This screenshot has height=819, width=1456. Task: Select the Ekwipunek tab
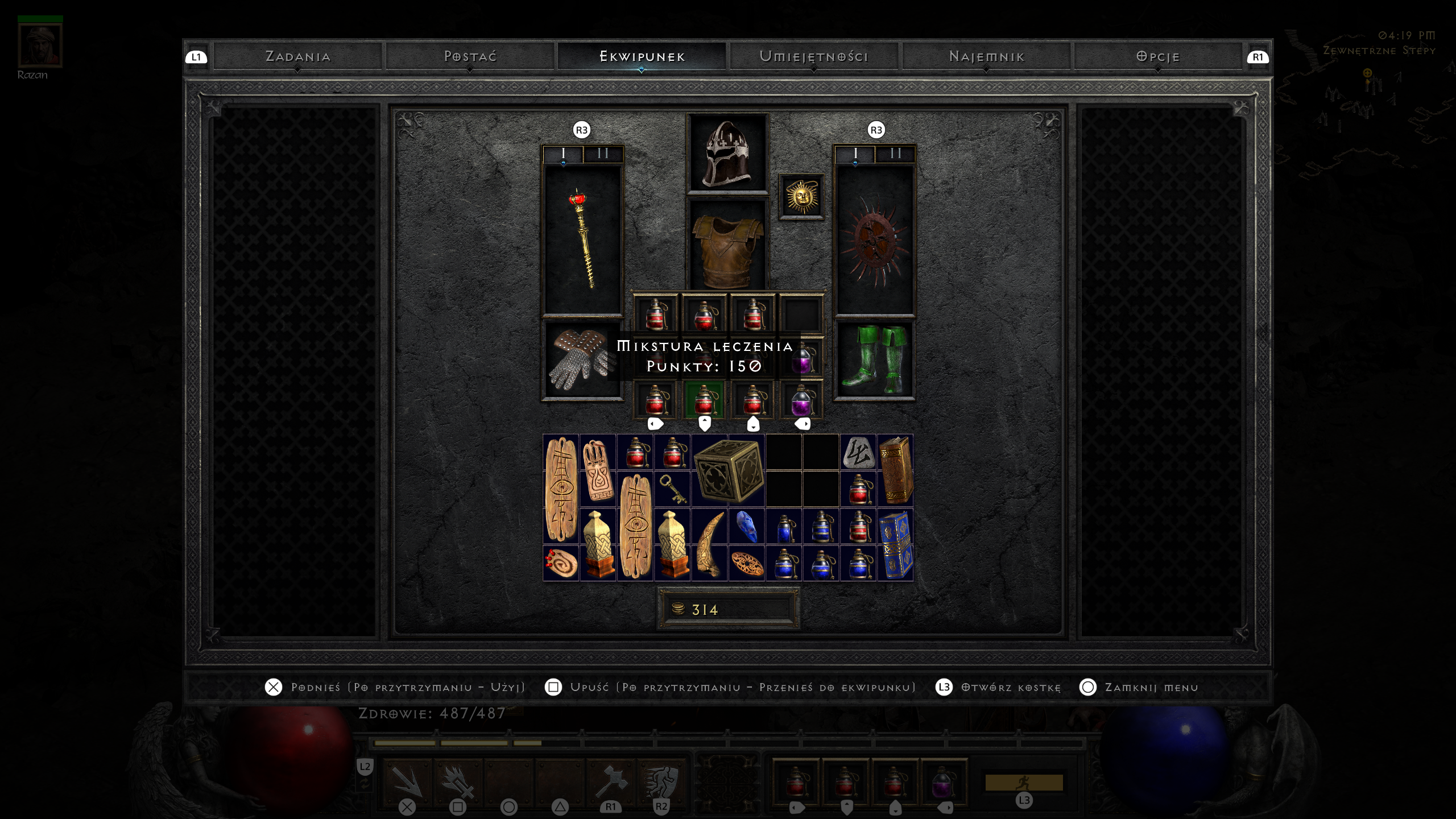point(642,57)
